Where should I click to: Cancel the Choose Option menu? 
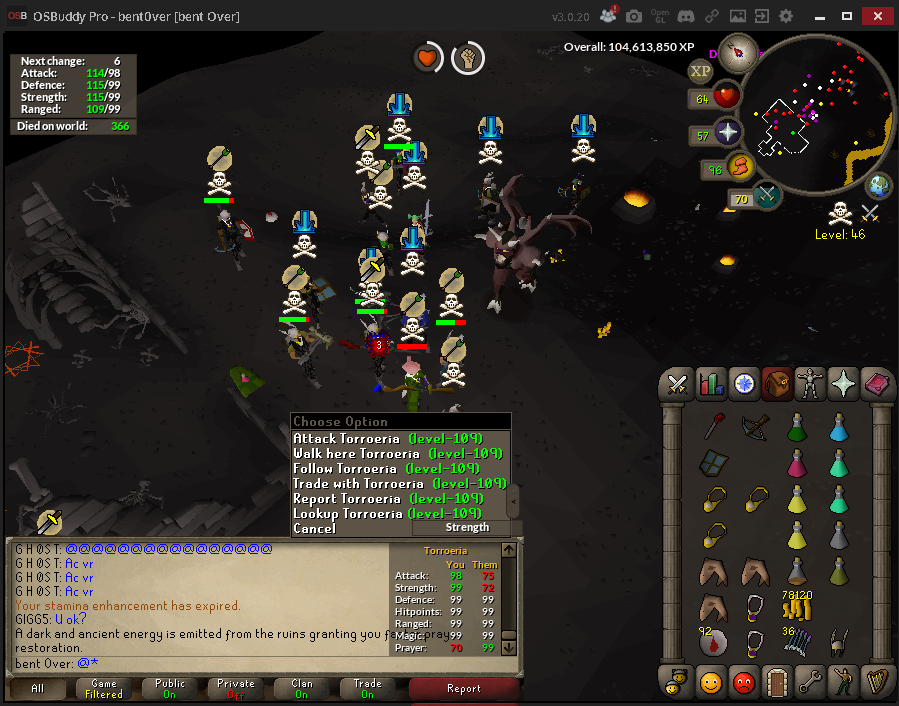tap(315, 529)
